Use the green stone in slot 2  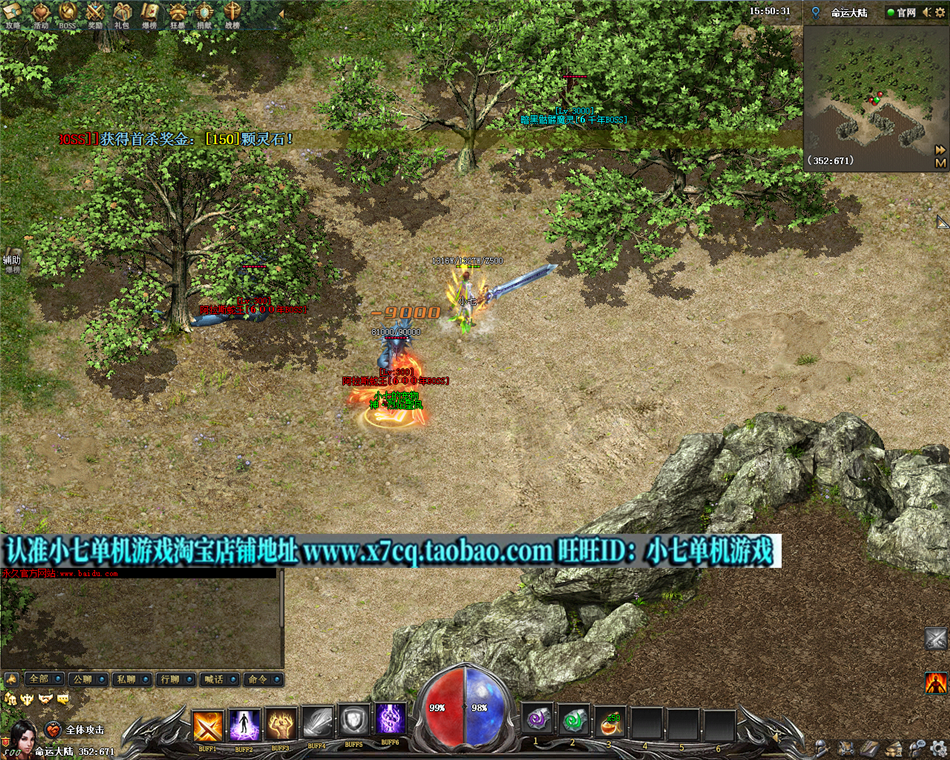573,720
